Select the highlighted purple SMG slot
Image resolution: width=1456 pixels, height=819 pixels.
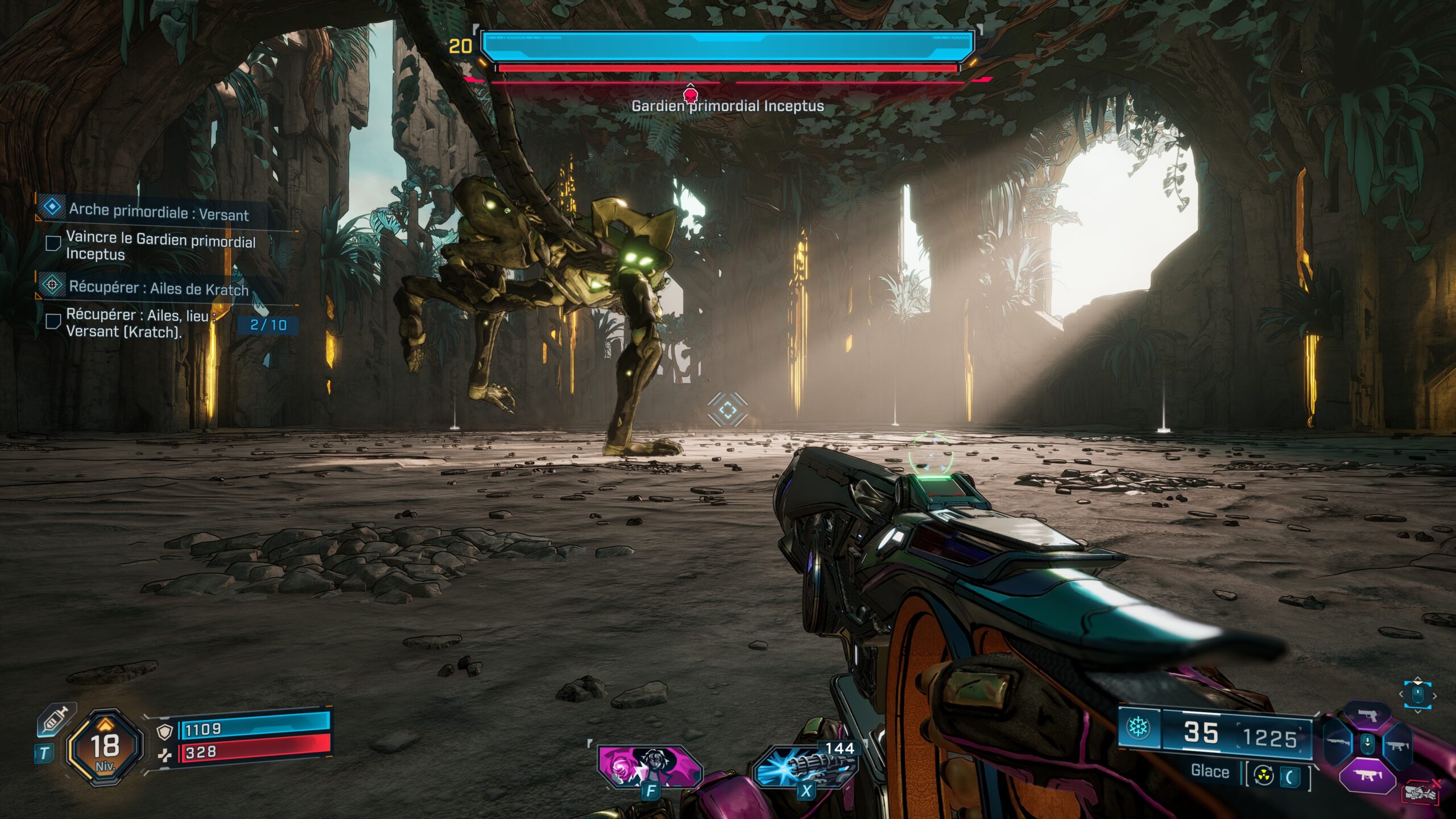tap(1367, 775)
